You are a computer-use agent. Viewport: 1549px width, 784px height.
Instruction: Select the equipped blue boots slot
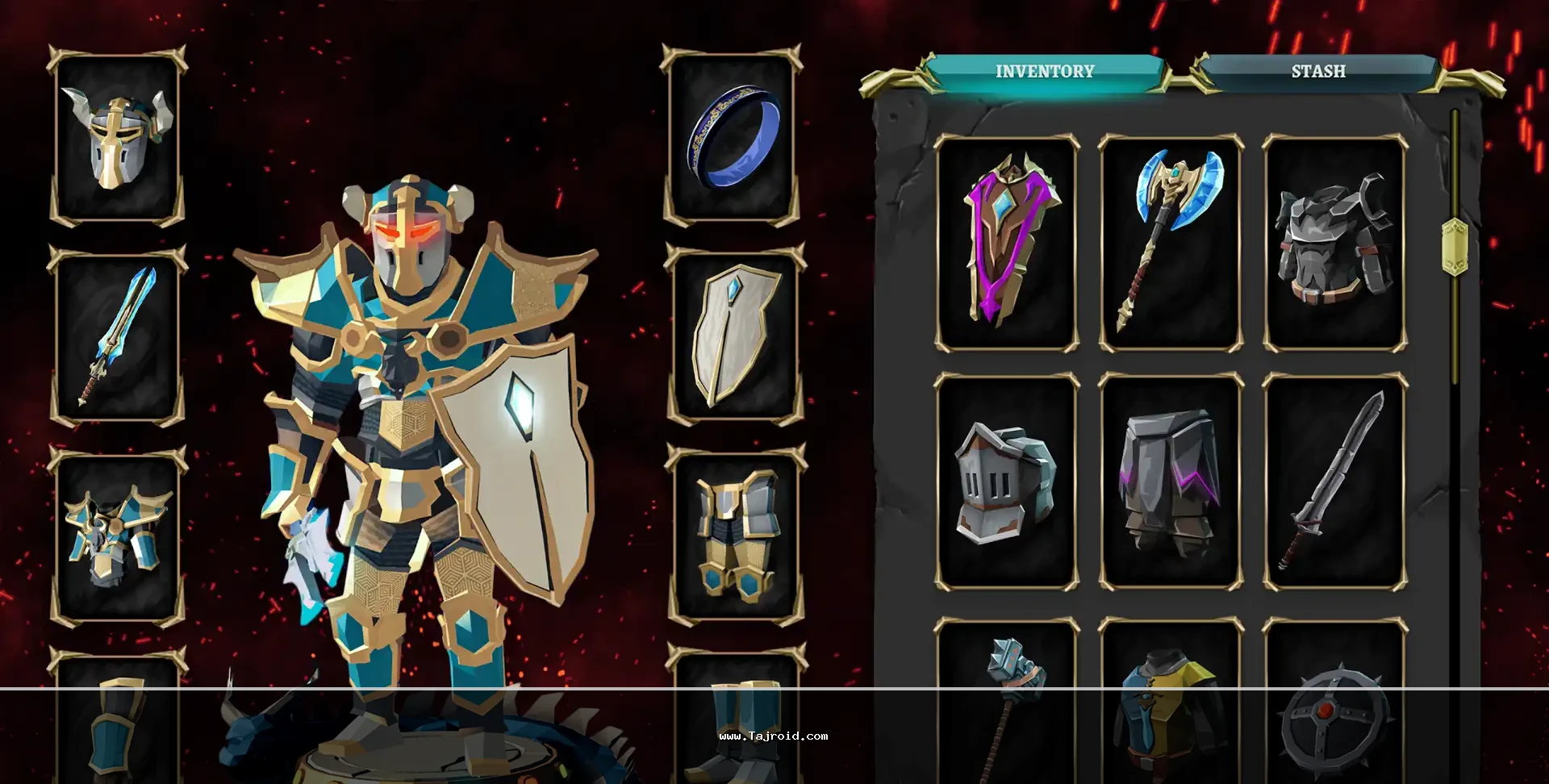point(734,722)
